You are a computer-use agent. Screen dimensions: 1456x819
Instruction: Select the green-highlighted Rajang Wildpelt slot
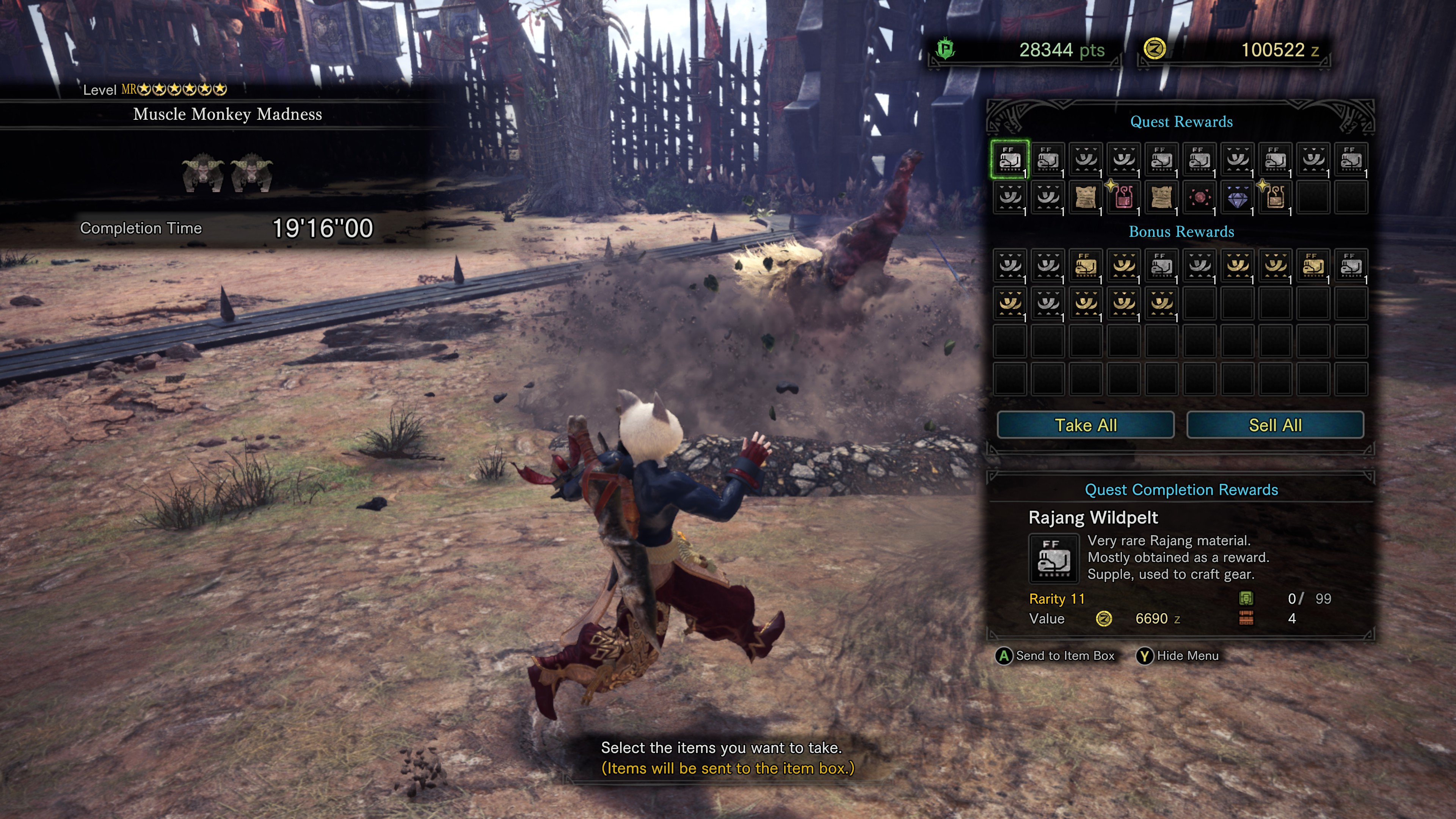(x=1010, y=159)
